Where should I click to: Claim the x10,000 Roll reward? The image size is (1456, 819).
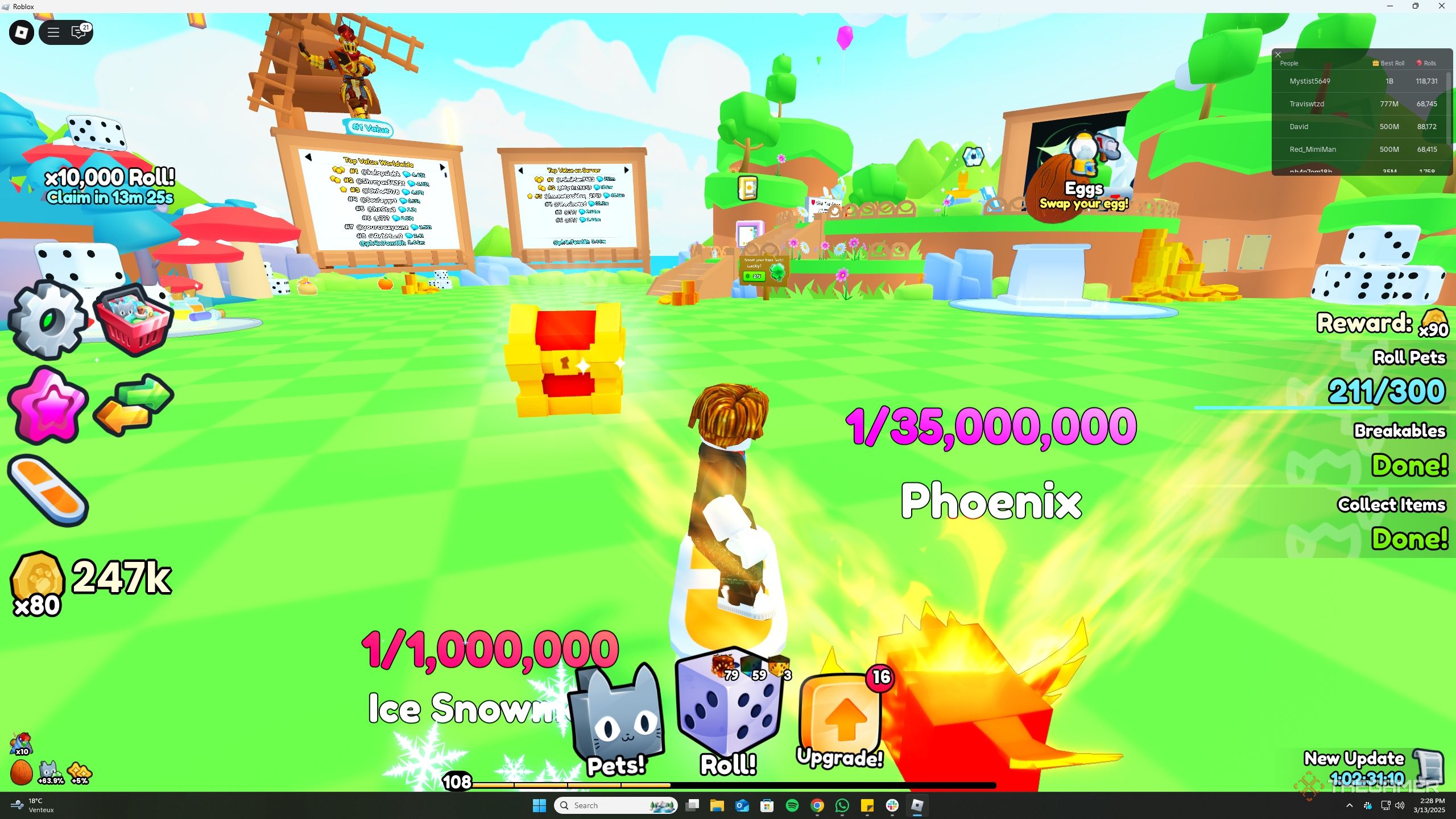pyautogui.click(x=110, y=185)
